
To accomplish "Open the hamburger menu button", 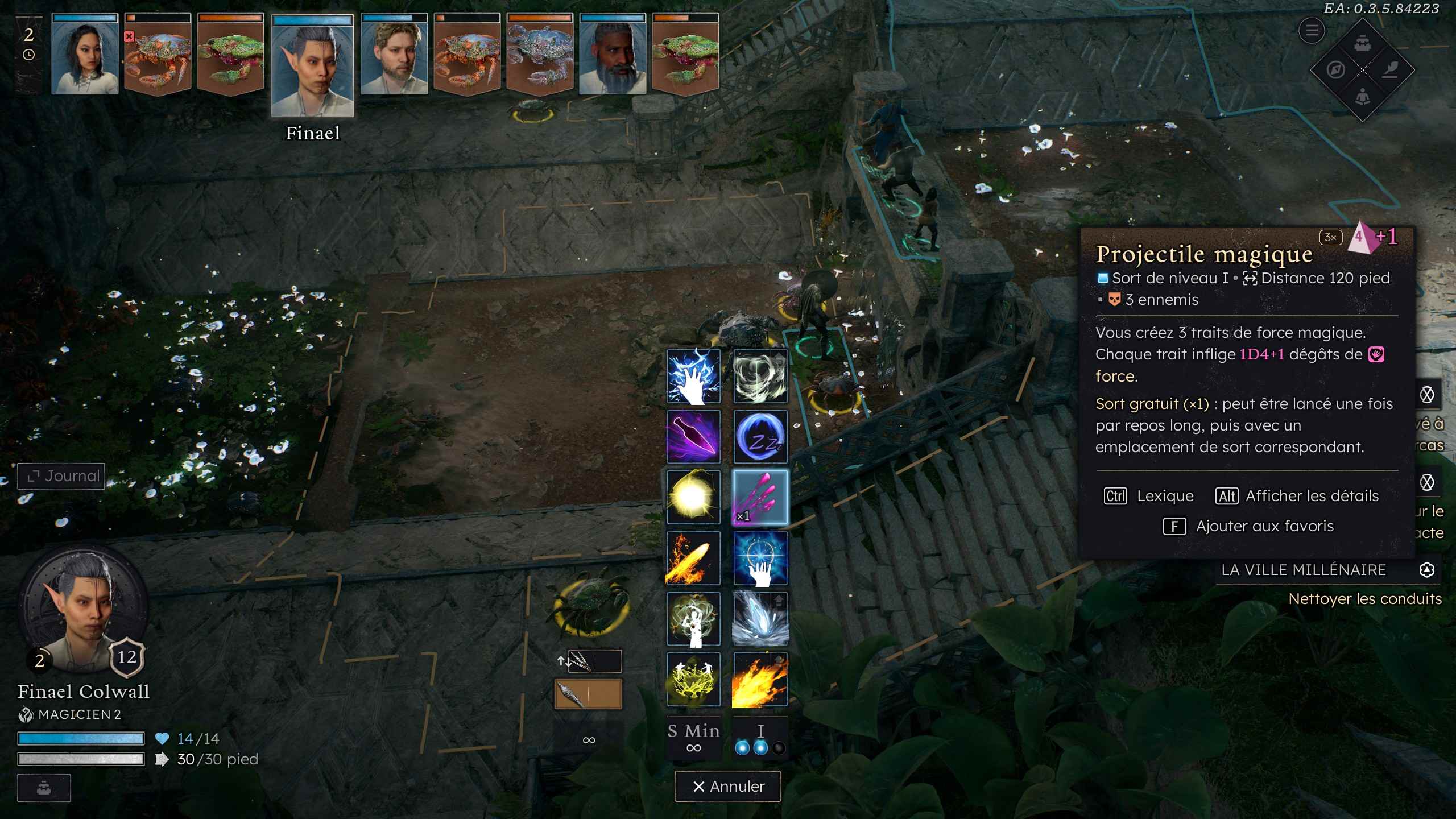I will click(x=1312, y=30).
